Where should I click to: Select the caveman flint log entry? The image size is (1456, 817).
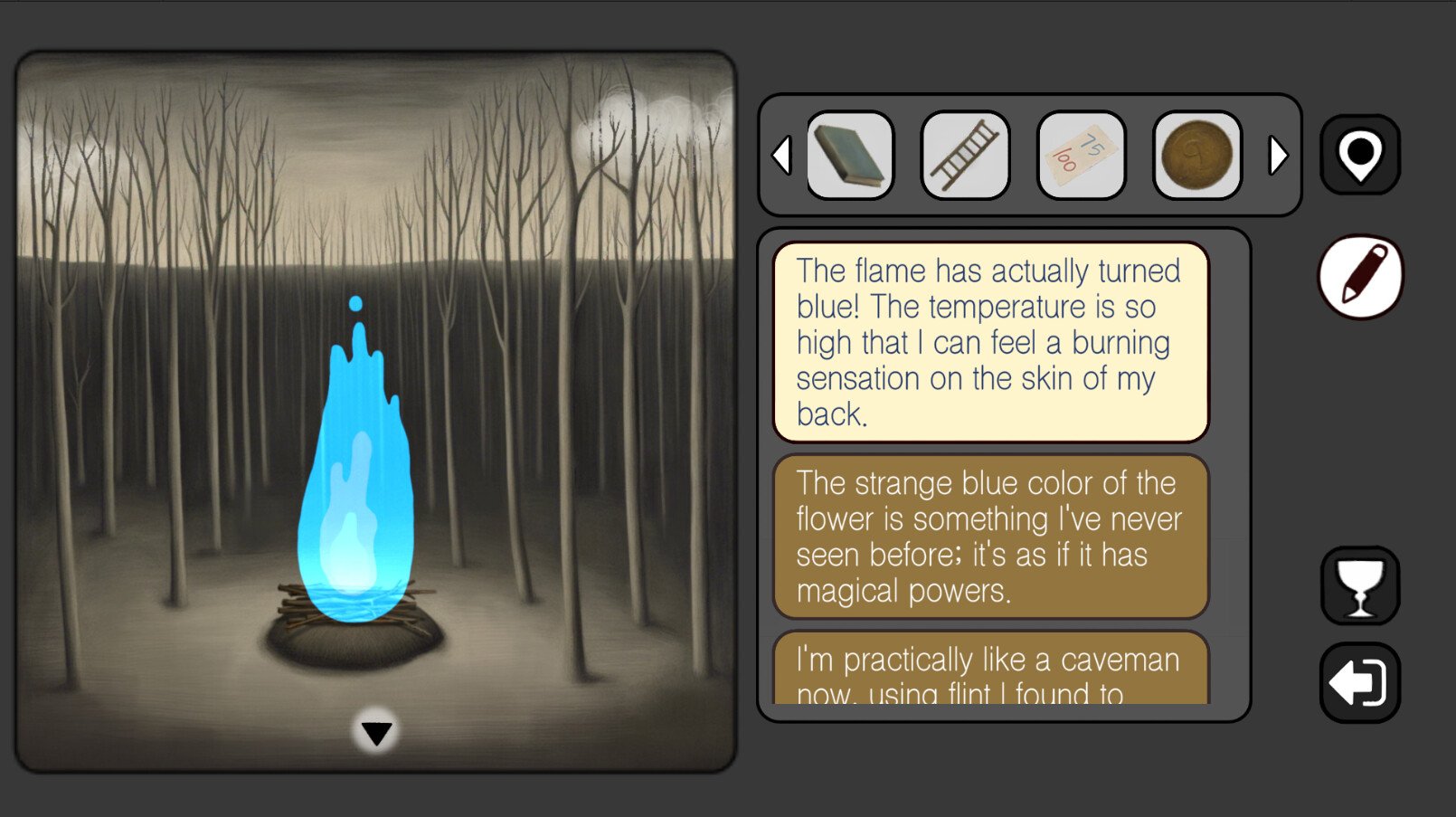point(991,671)
